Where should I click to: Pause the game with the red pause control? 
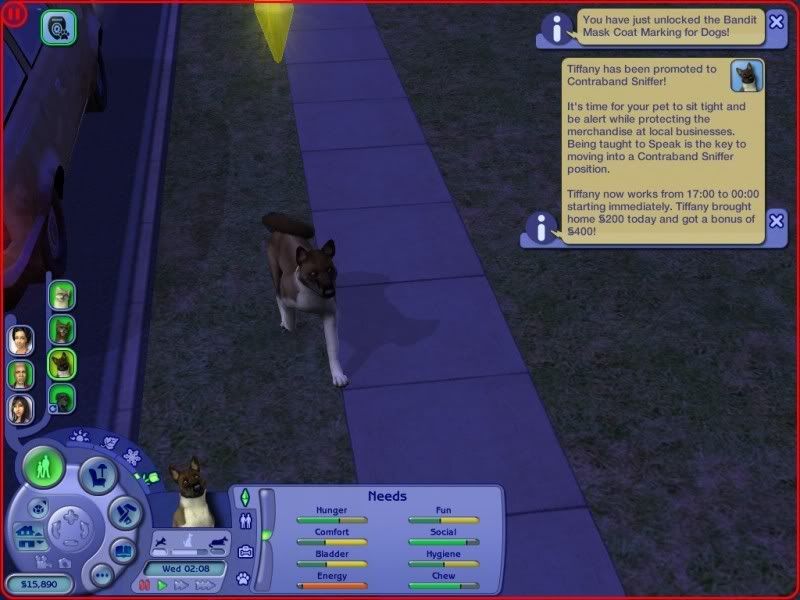click(145, 585)
